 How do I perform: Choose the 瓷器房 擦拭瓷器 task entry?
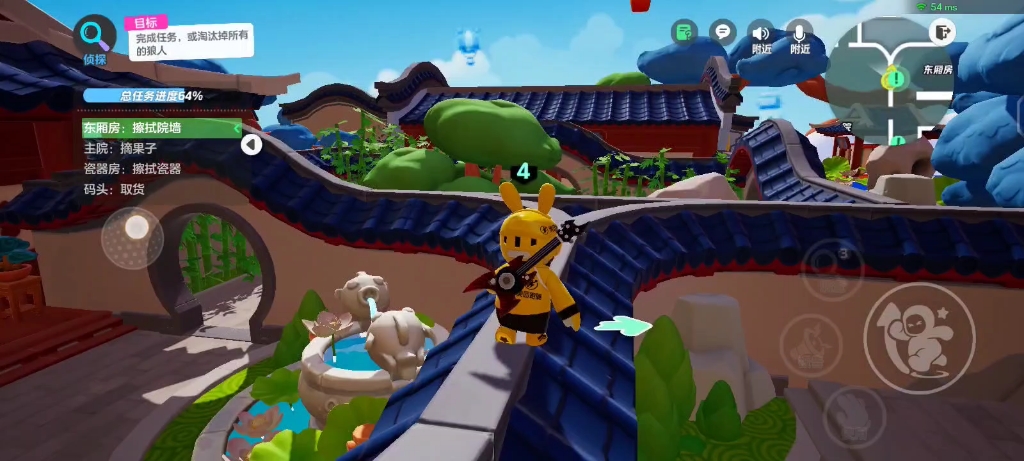point(132,168)
